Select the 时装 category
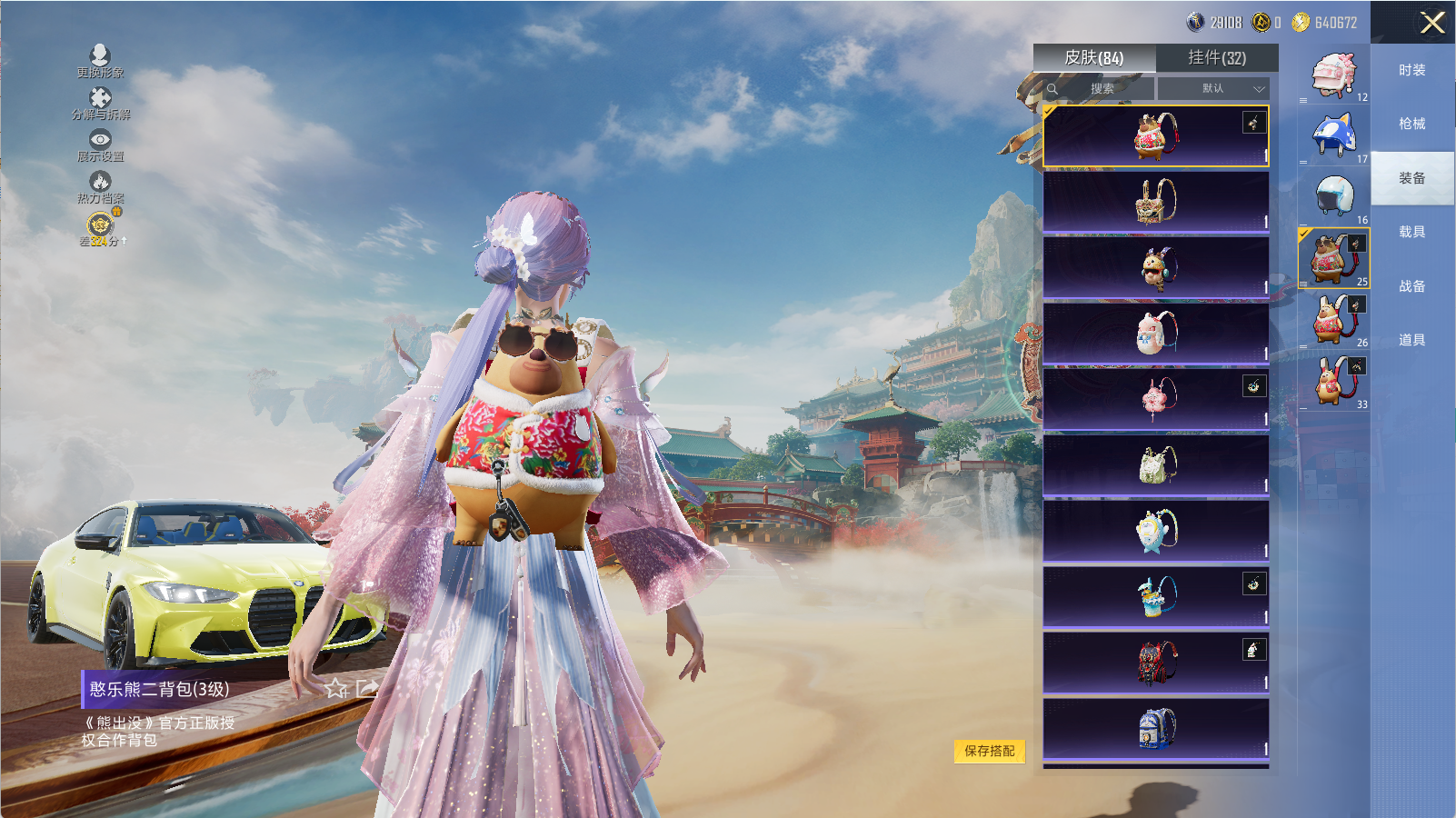Viewport: 1456px width, 818px height. (x=1411, y=70)
